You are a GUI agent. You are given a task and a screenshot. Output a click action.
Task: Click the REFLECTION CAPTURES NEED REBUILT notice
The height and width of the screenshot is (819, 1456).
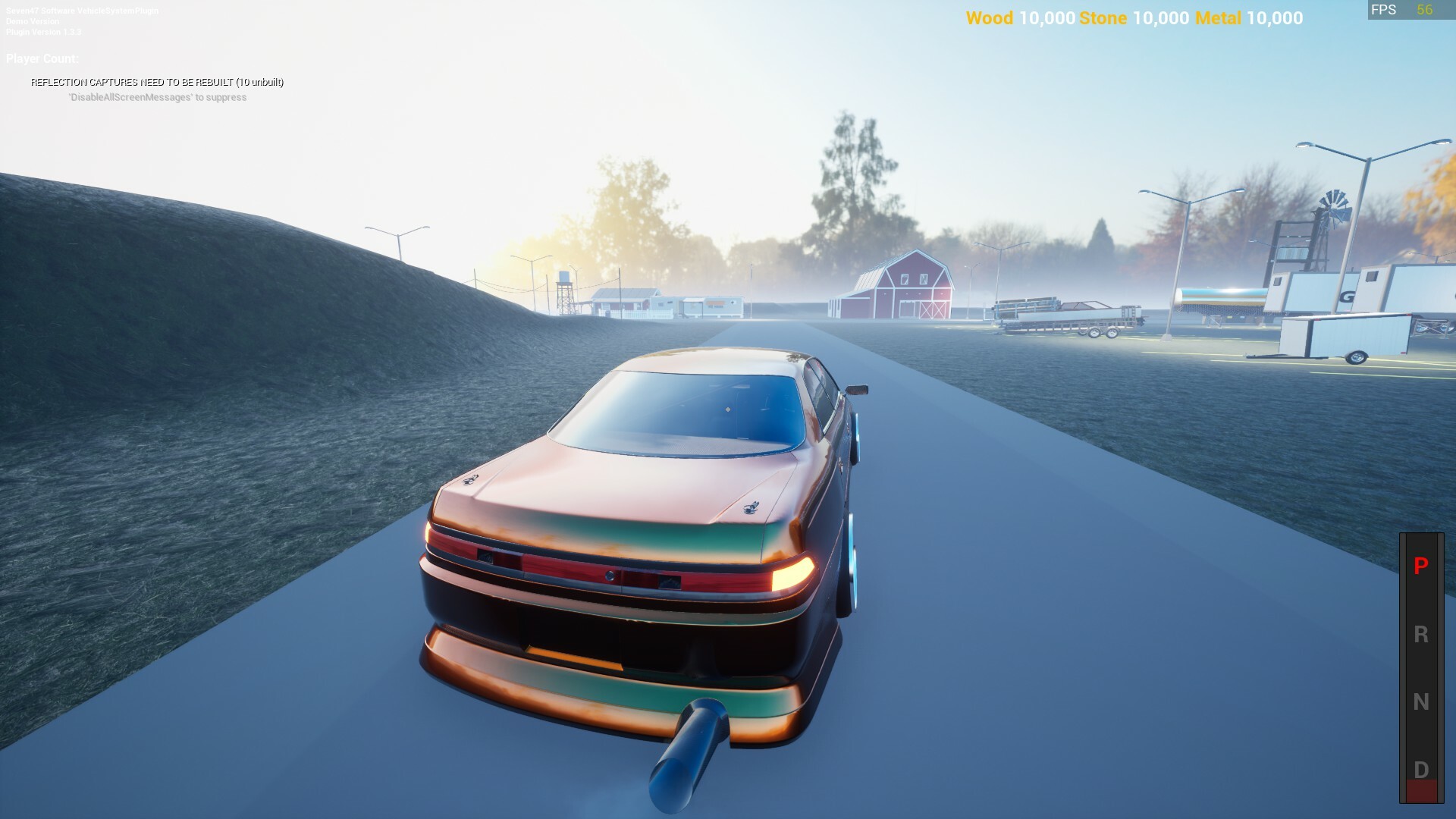[x=157, y=81]
